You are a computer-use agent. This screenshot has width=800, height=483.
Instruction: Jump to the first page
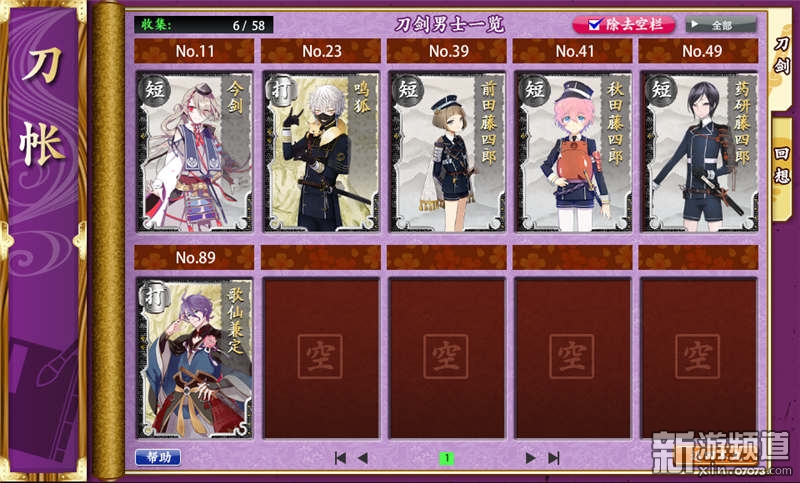(x=340, y=458)
